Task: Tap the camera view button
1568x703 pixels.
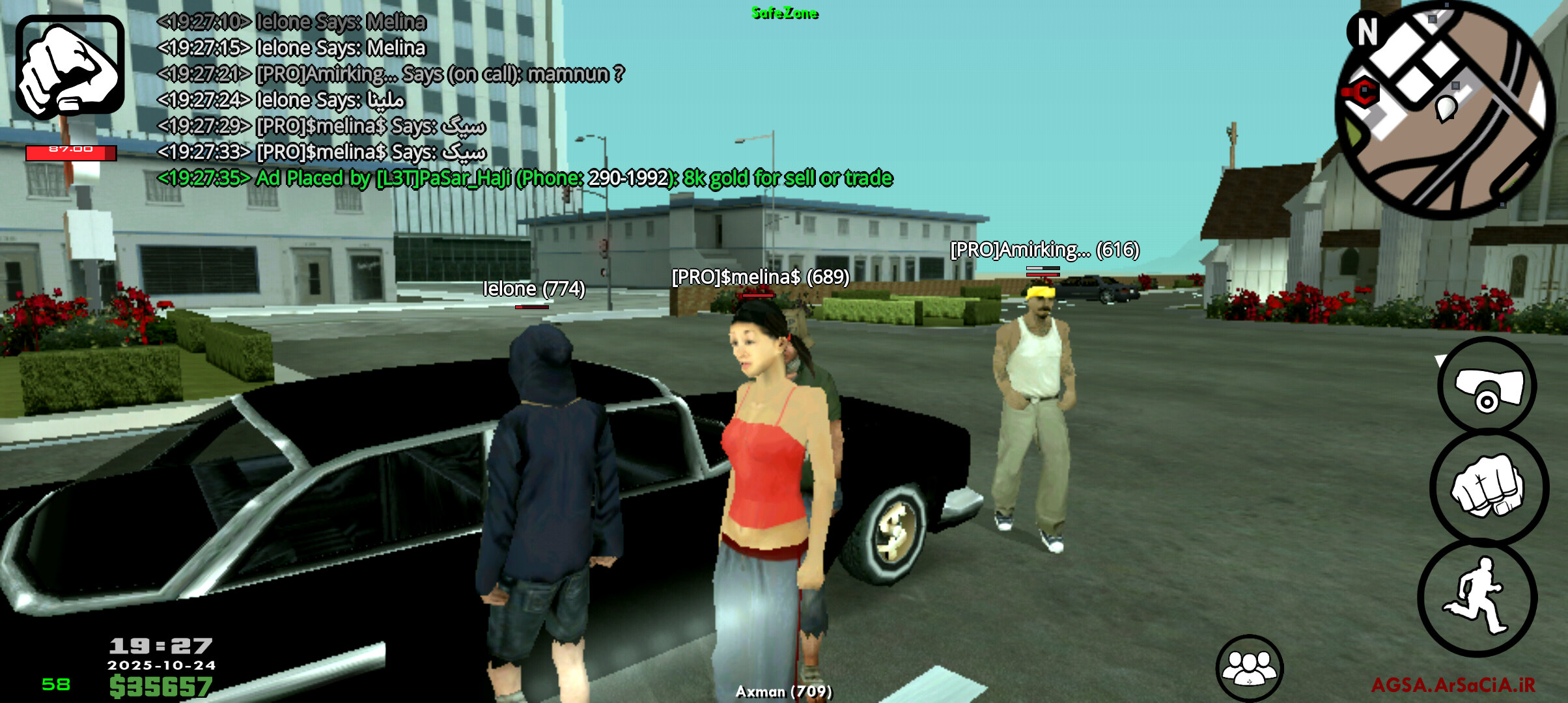Action: coord(1487,387)
